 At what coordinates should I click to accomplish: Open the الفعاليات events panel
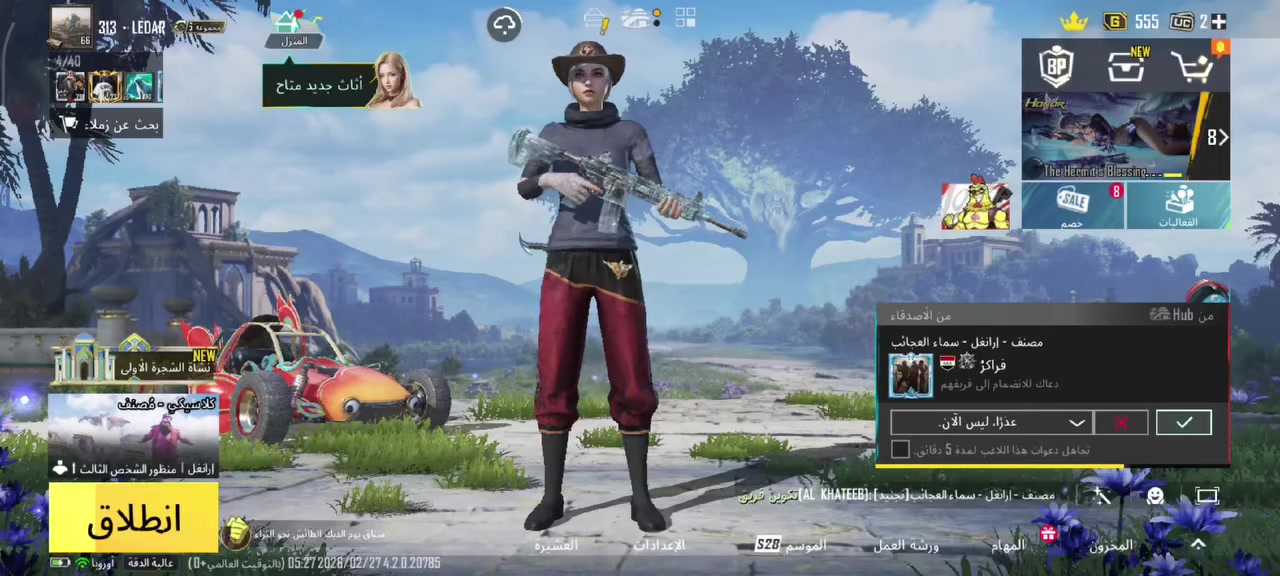tap(1178, 205)
